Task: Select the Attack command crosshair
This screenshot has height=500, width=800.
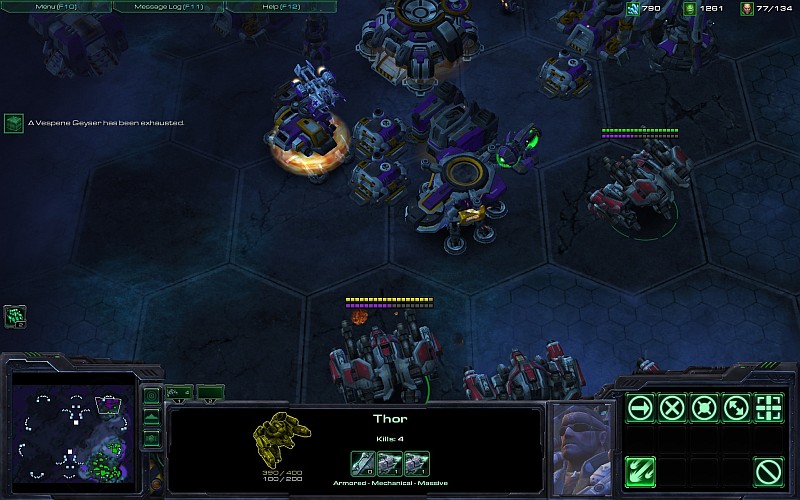Action: coord(768,408)
